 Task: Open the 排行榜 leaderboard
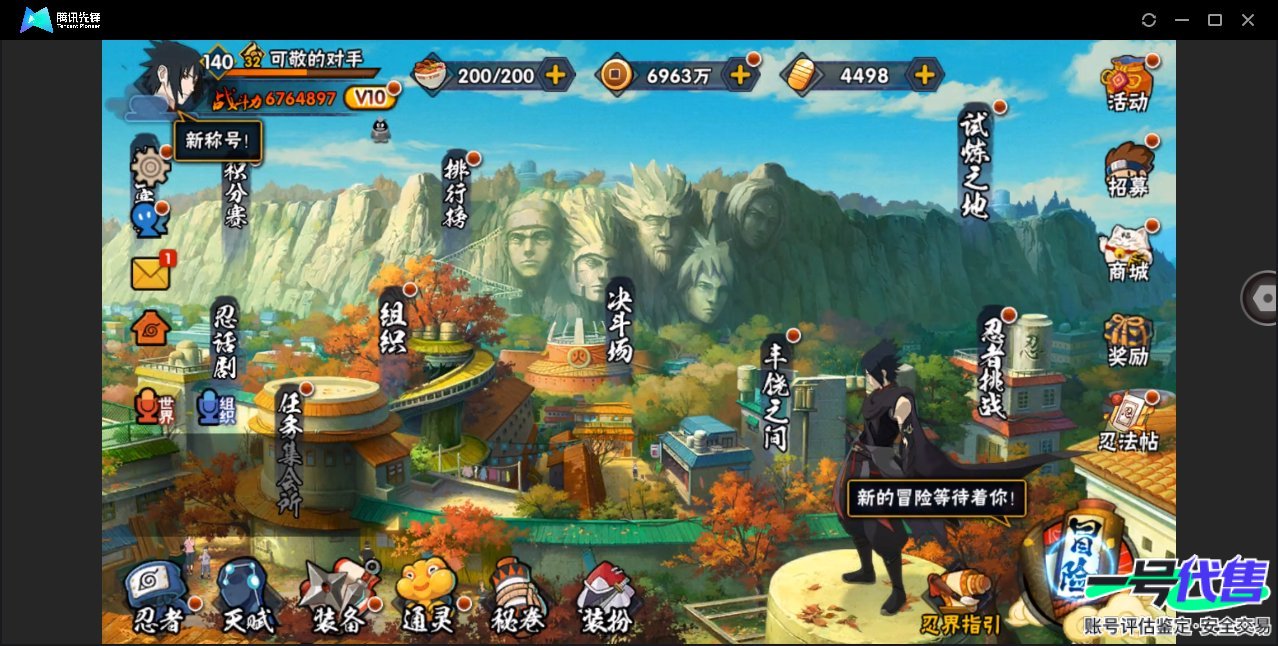click(456, 192)
